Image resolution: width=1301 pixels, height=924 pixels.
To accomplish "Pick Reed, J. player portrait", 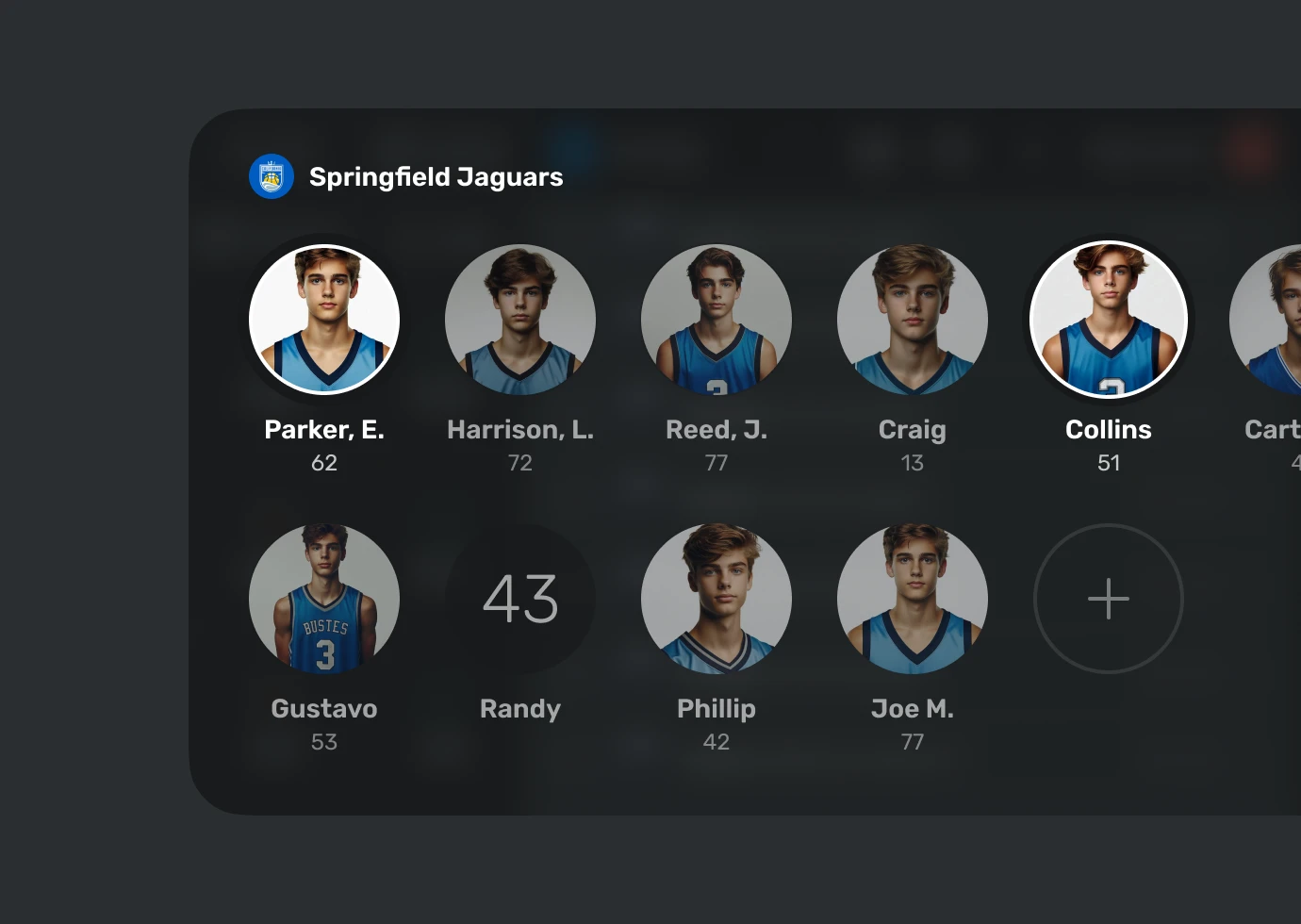I will 716,320.
